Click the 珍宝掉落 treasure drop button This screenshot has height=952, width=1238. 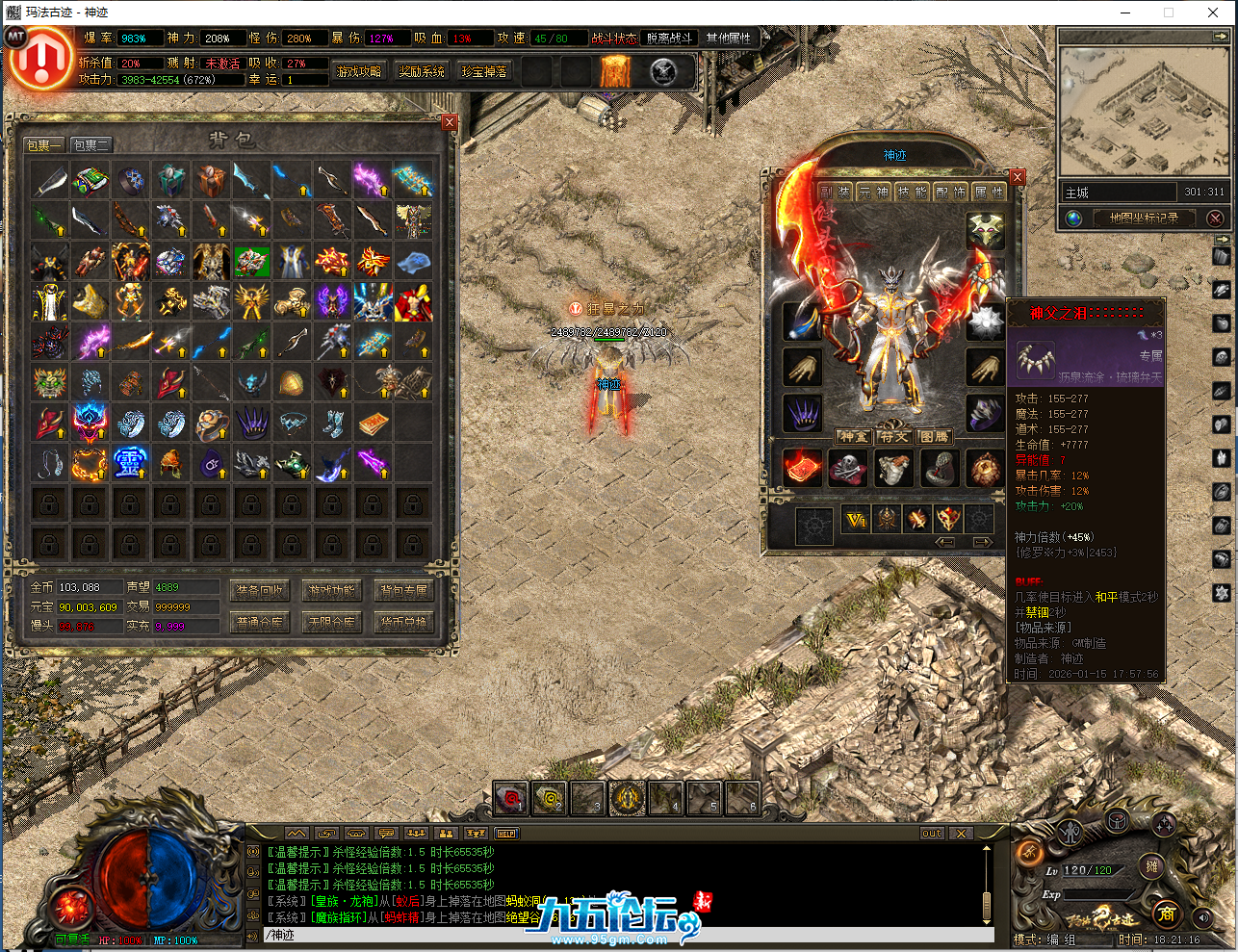pyautogui.click(x=484, y=72)
